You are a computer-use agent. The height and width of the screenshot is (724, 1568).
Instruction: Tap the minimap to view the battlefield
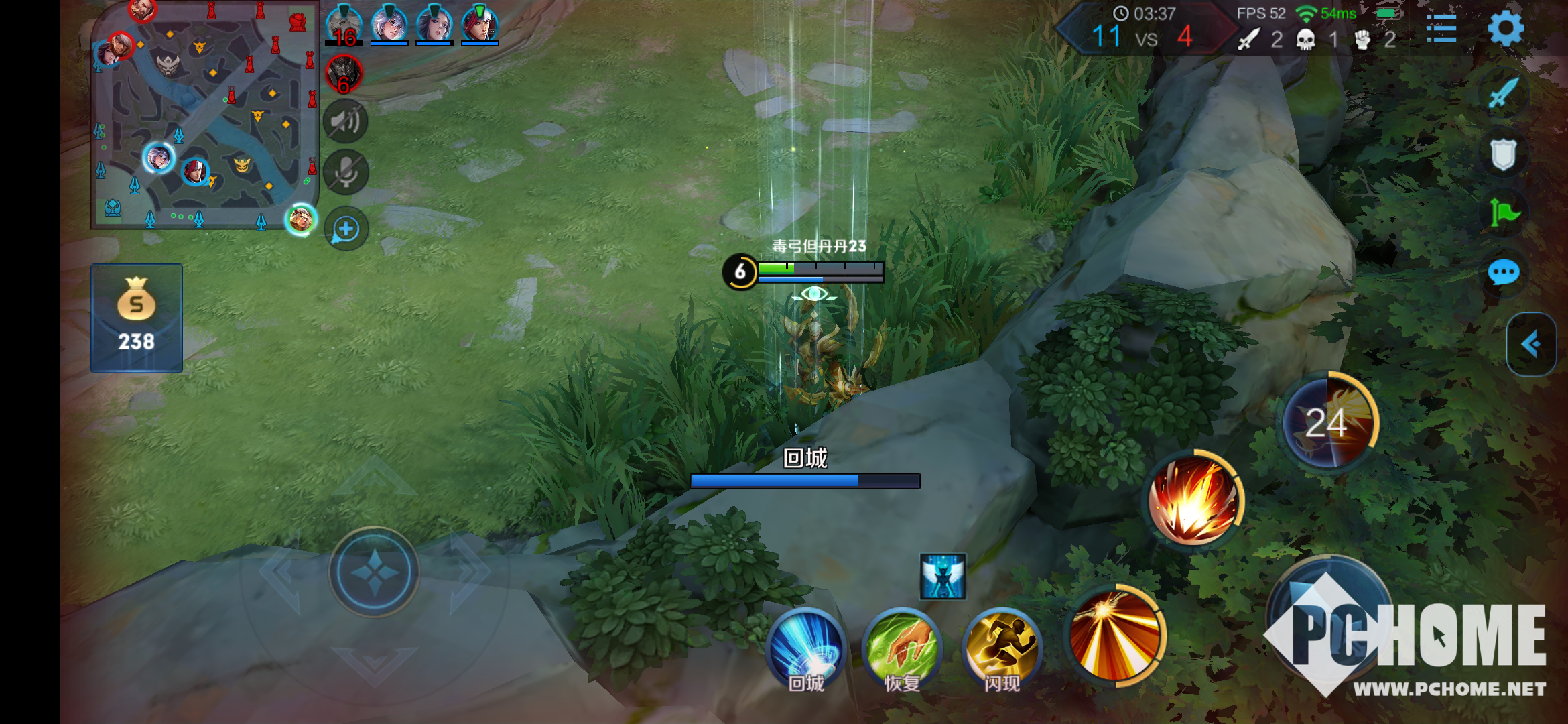204,115
